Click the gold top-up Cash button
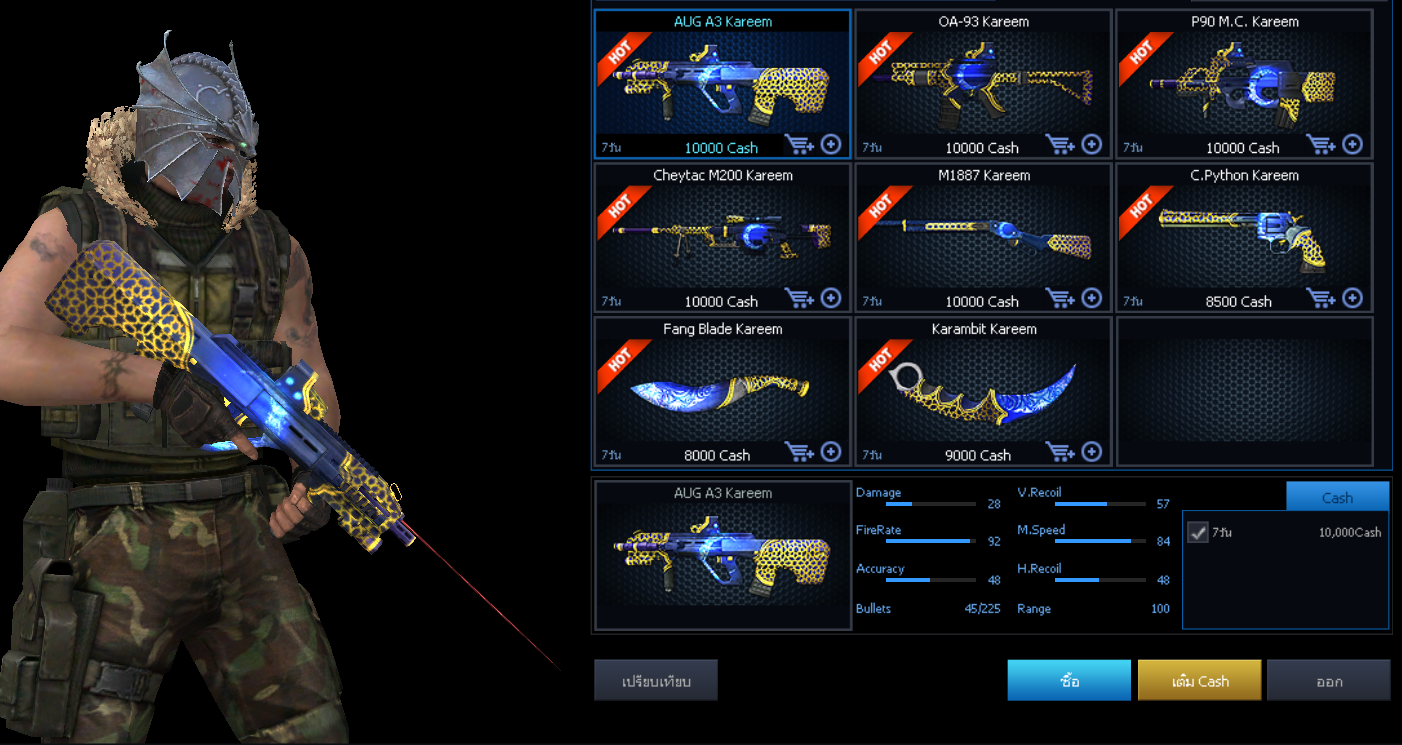The image size is (1402, 745). point(1199,680)
